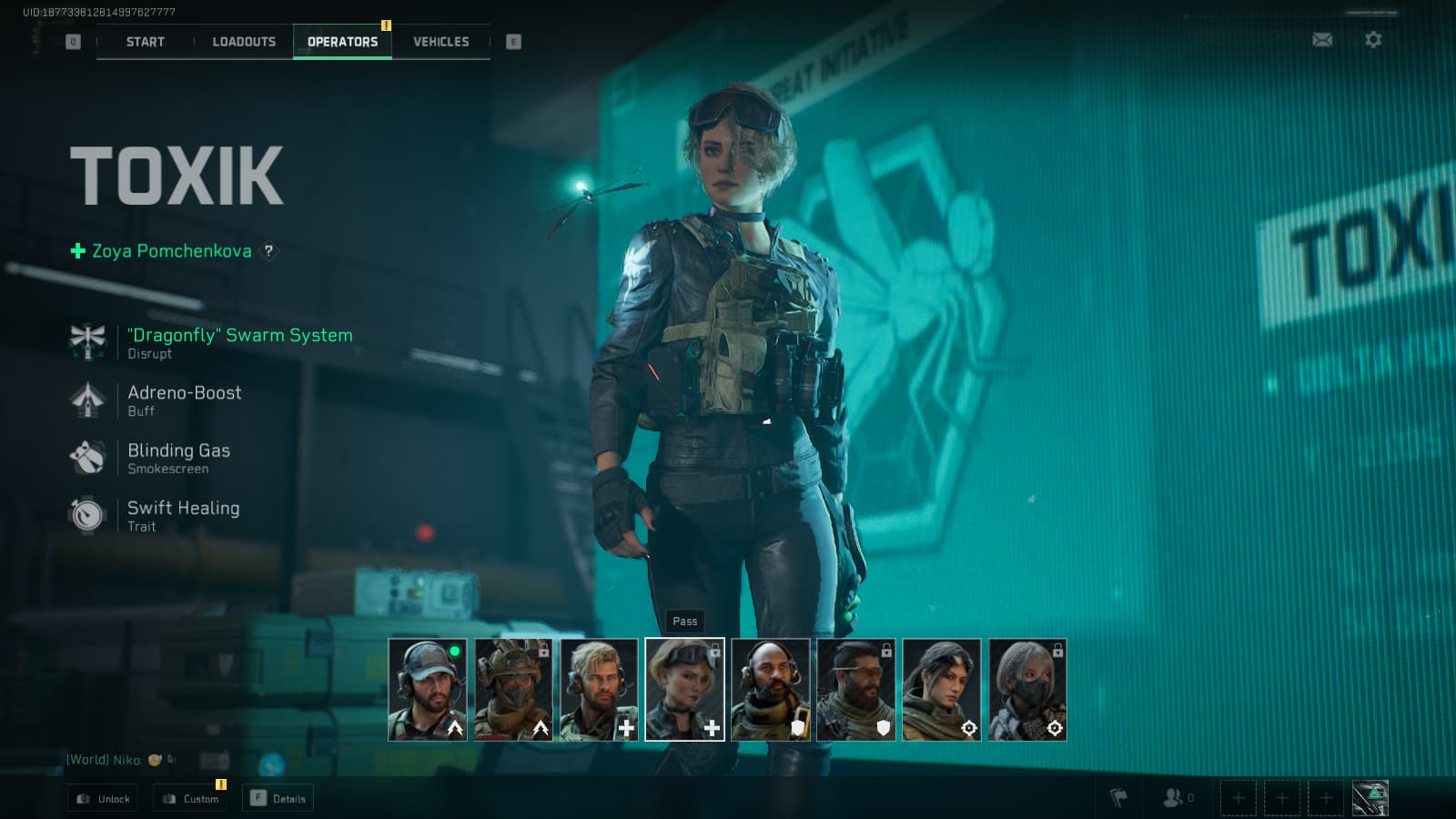Viewport: 1456px width, 819px height.
Task: Open the Custom appearance button
Action: pos(190,799)
